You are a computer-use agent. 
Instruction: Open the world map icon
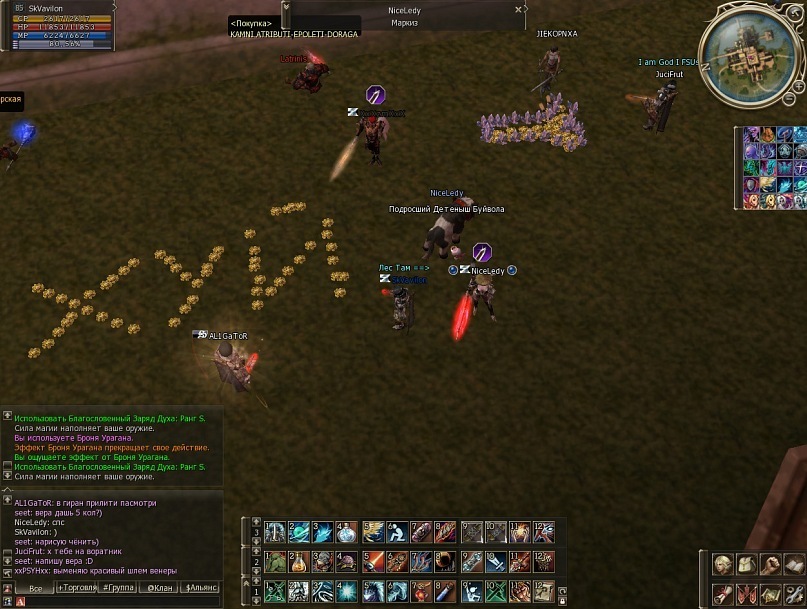pyautogui.click(x=770, y=594)
